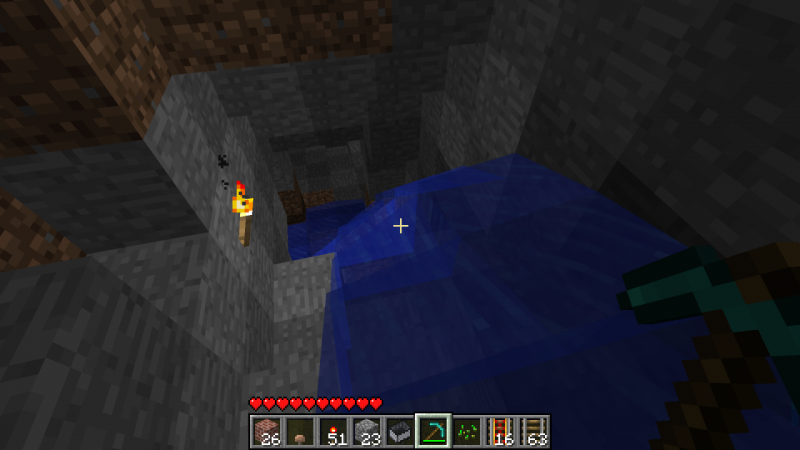Choose the redstone torch stack of 51

pyautogui.click(x=332, y=431)
